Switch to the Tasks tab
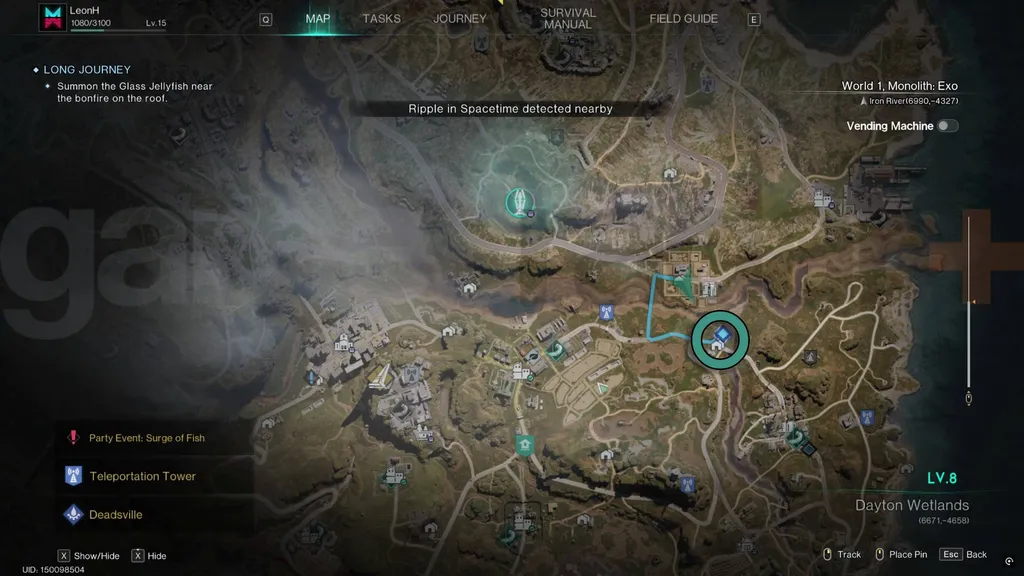Screen dimensions: 1024x576 381,19
